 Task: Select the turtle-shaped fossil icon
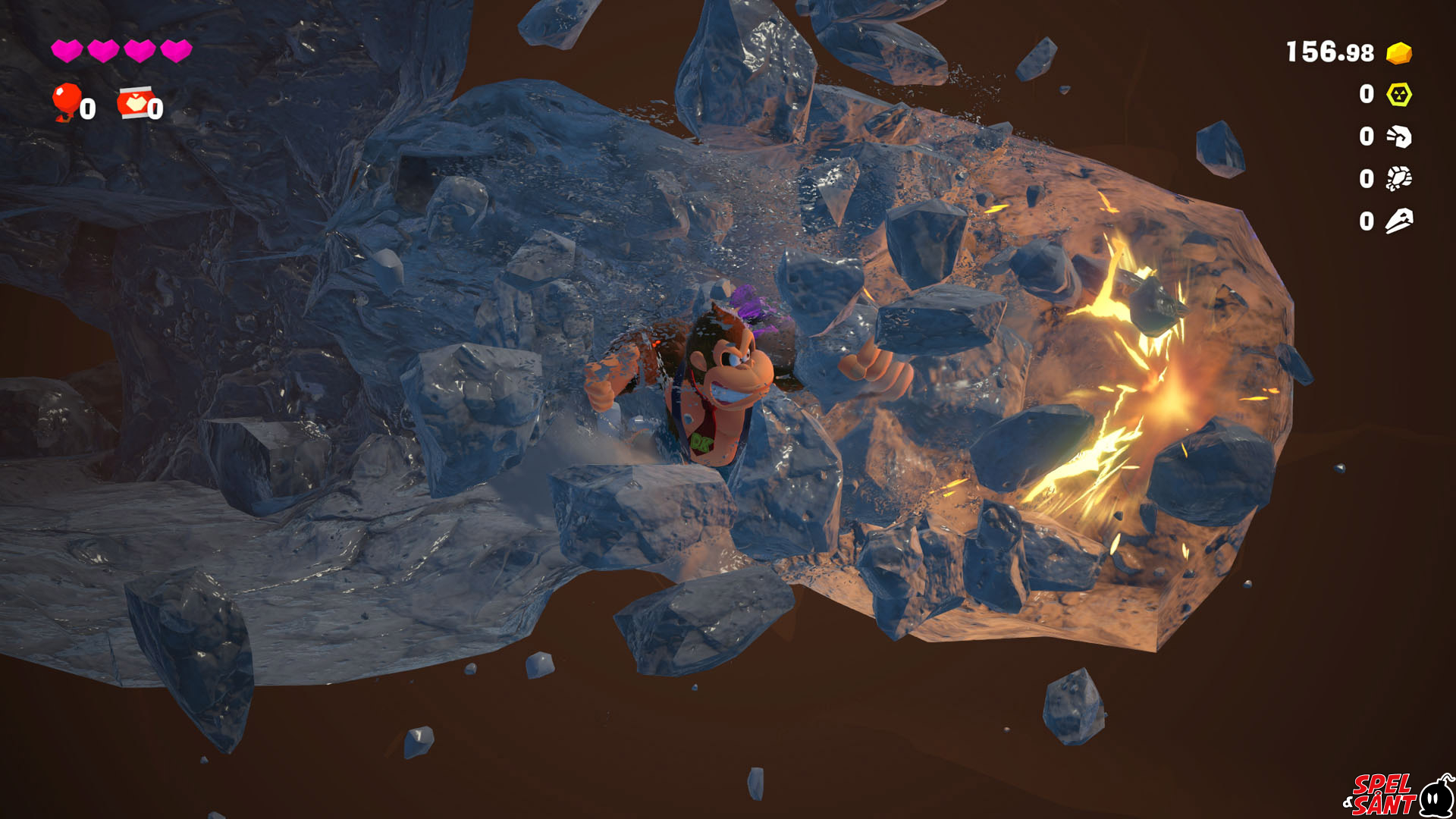pyautogui.click(x=1399, y=179)
